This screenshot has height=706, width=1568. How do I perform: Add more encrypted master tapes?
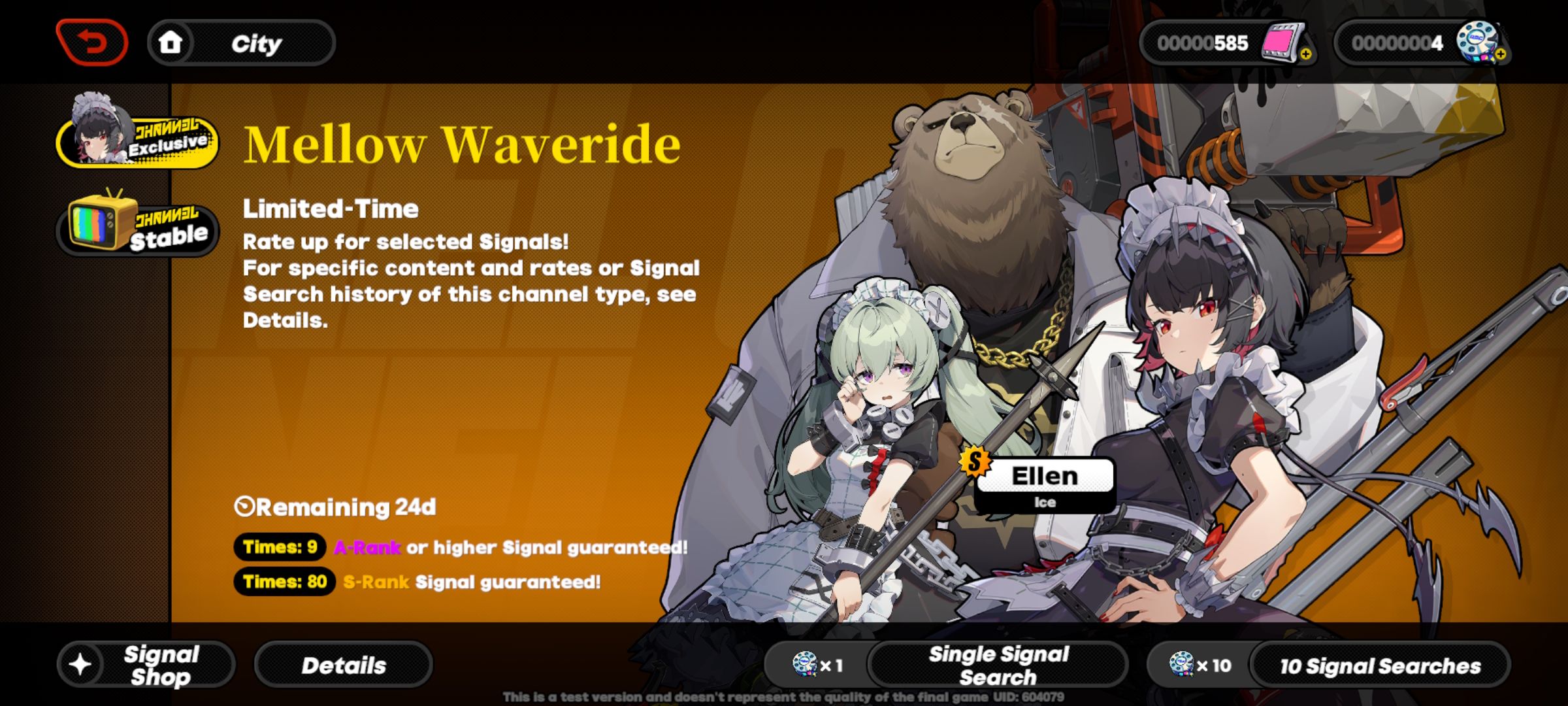(1500, 54)
